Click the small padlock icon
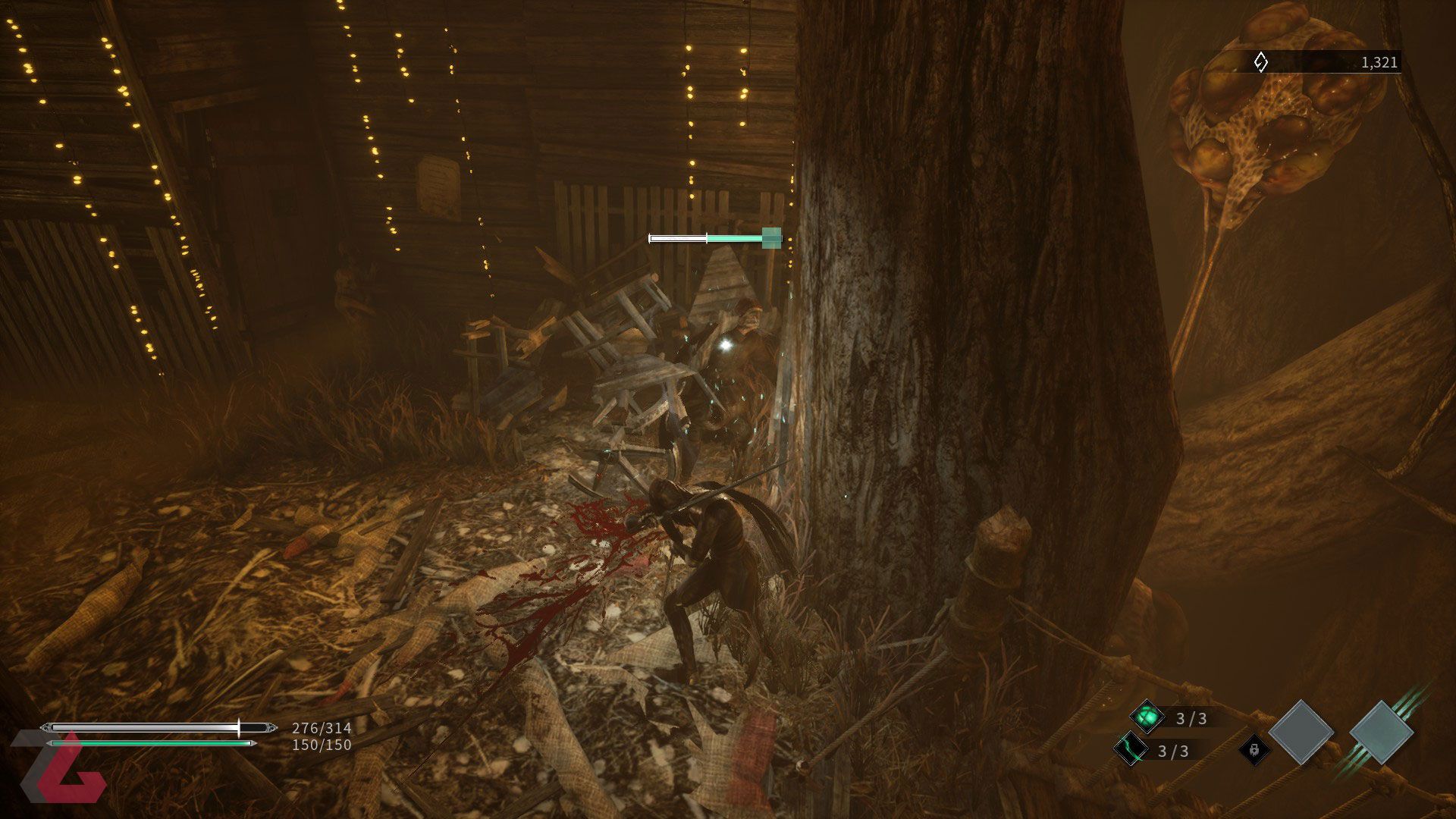The height and width of the screenshot is (819, 1456). point(1254,750)
